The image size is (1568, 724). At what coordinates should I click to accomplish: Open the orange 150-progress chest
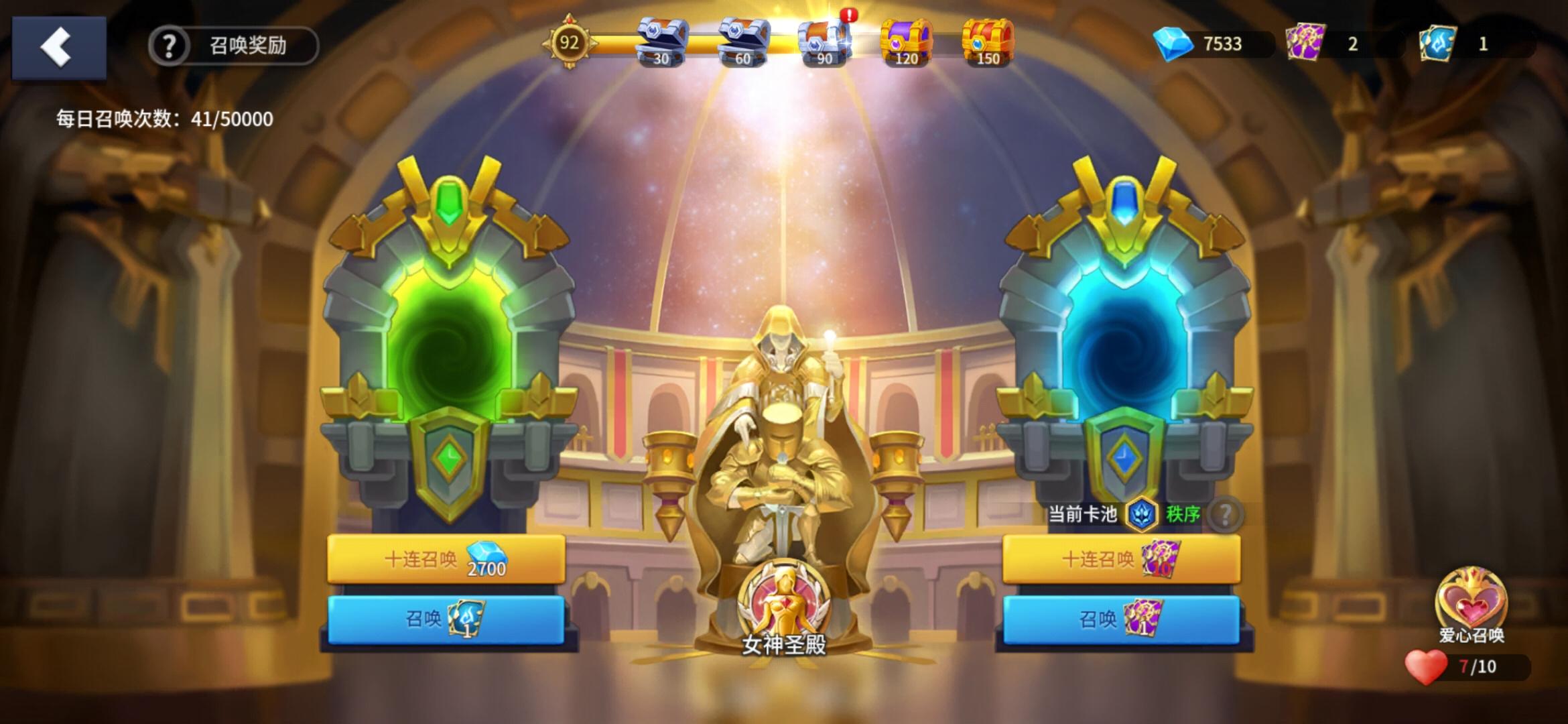(x=990, y=42)
